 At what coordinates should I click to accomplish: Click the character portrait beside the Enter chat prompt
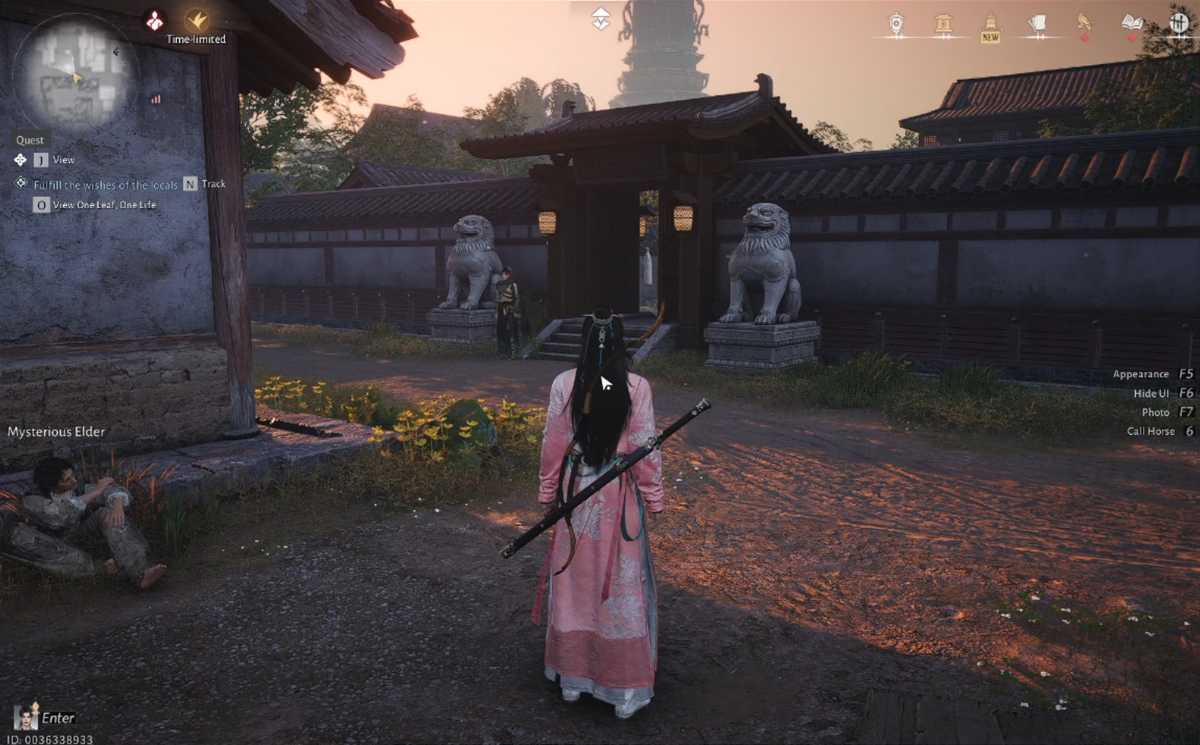pos(25,716)
